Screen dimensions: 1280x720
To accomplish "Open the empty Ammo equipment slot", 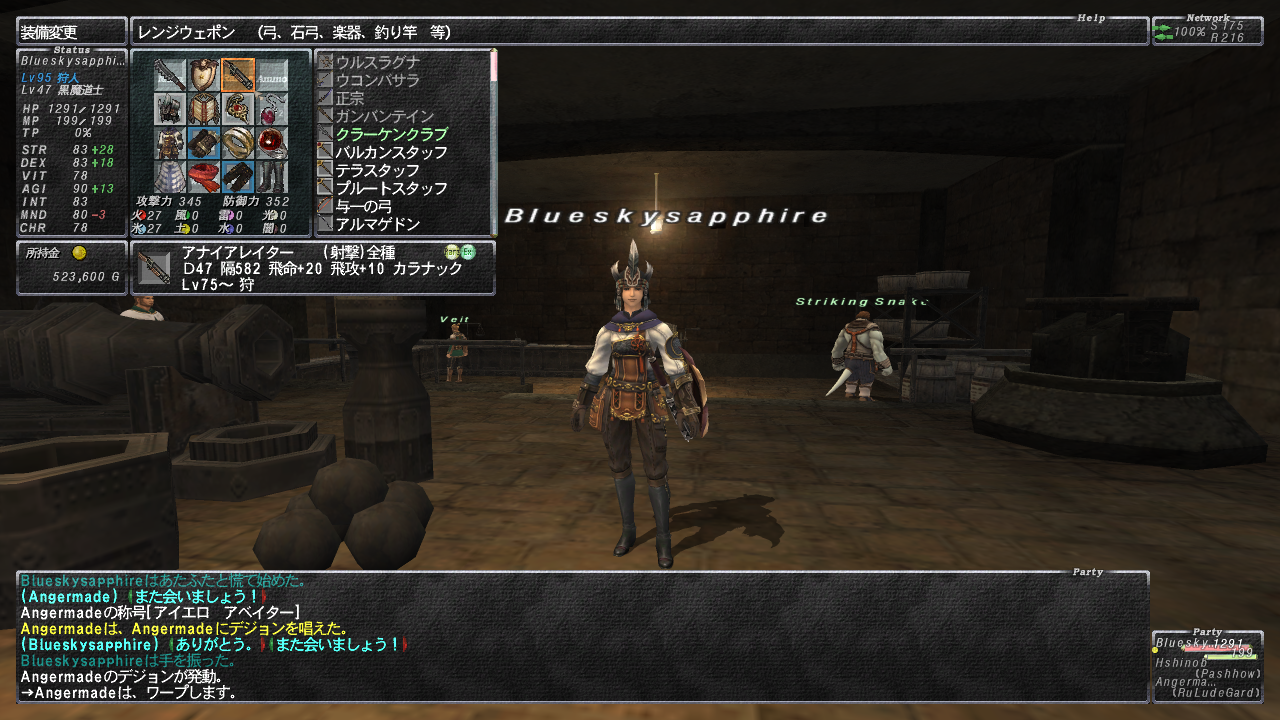I will (x=272, y=75).
